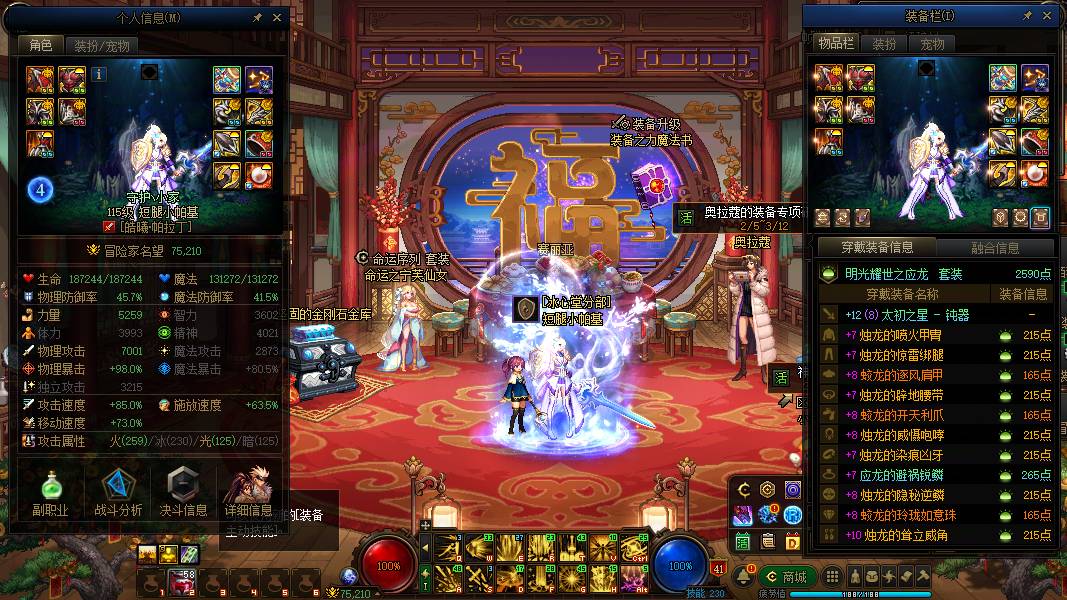1067x600 pixels.
Task: Click the 奥拉蔻的装备专项 event tracker
Action: (x=740, y=212)
